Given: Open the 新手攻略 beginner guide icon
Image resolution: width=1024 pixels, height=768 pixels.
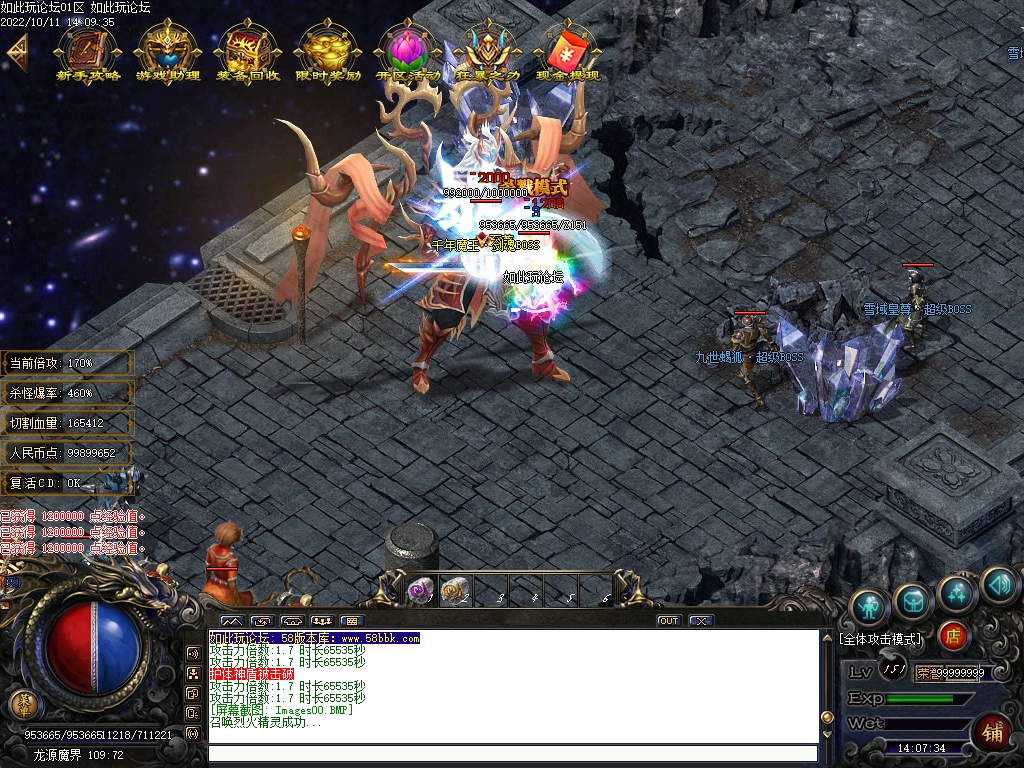Looking at the screenshot, I should tap(87, 48).
